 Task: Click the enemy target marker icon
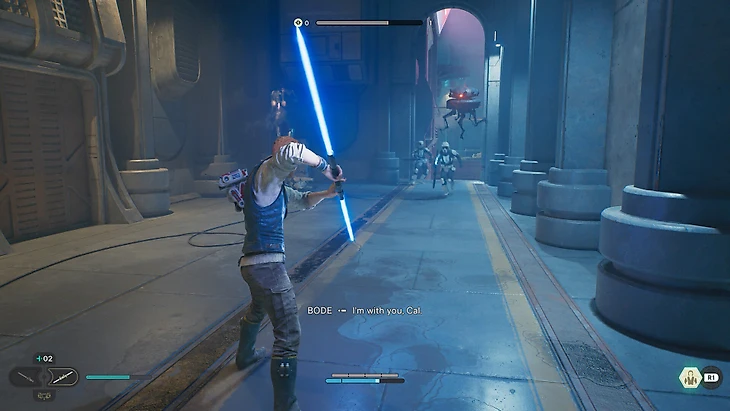pos(298,22)
